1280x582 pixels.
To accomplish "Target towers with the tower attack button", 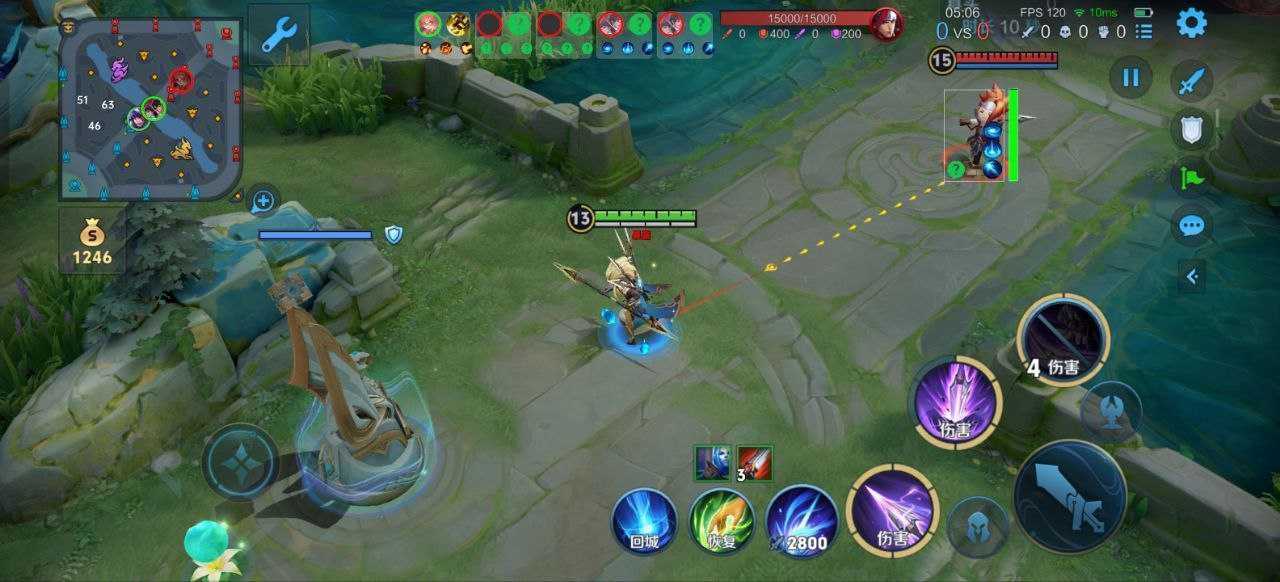I will (1110, 412).
